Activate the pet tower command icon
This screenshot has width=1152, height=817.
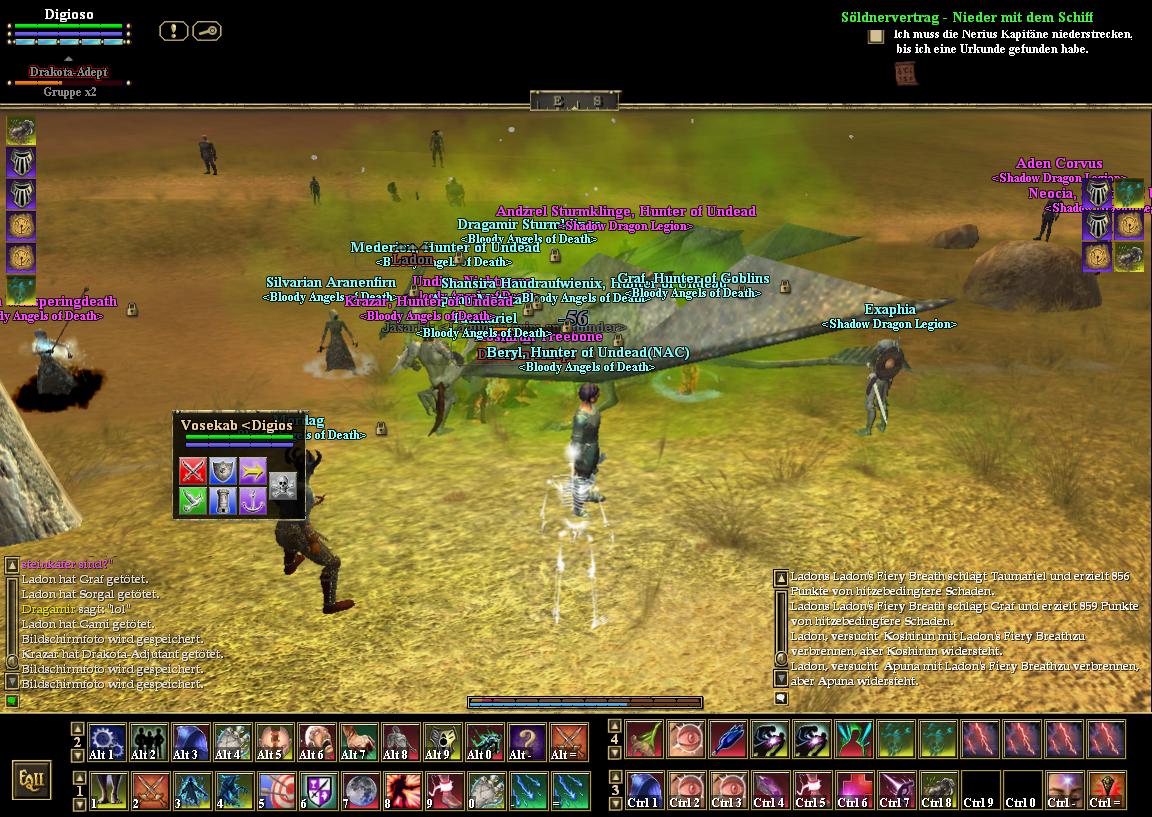click(x=222, y=500)
